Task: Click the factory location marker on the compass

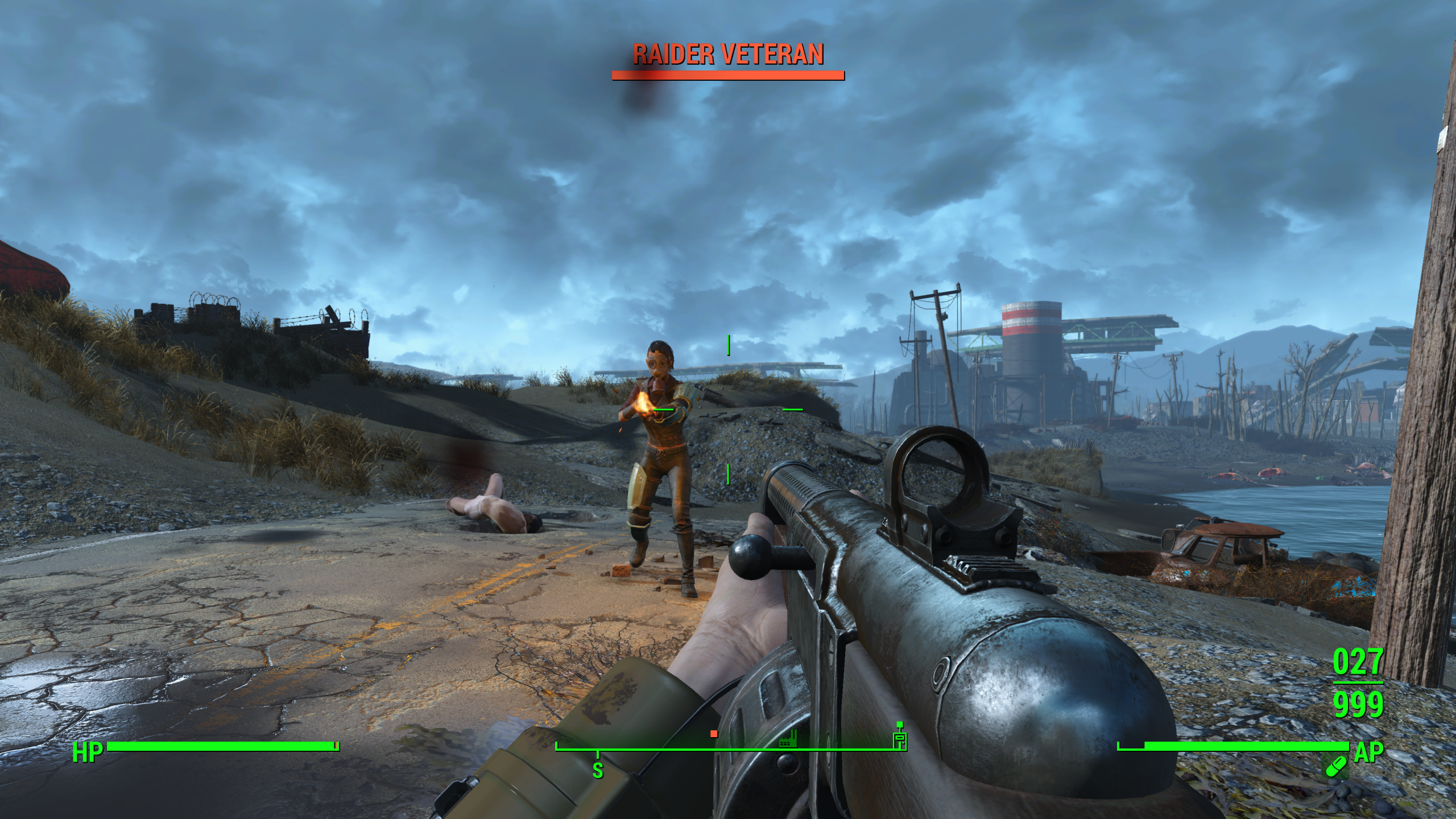Action: pyautogui.click(x=788, y=740)
